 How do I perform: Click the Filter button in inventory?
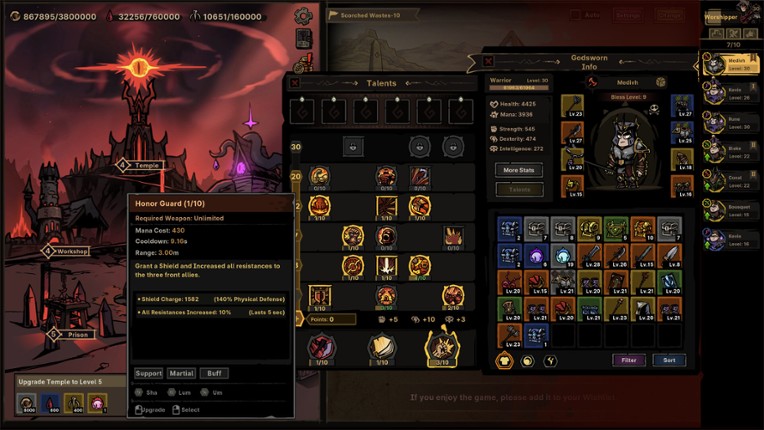pyautogui.click(x=628, y=360)
